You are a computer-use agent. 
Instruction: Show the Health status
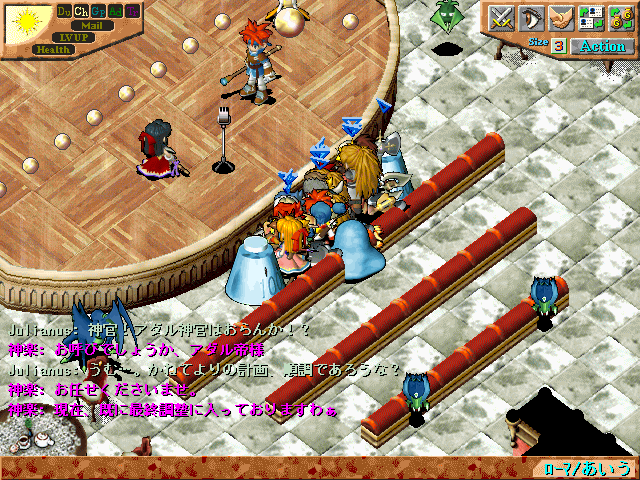pyautogui.click(x=52, y=49)
